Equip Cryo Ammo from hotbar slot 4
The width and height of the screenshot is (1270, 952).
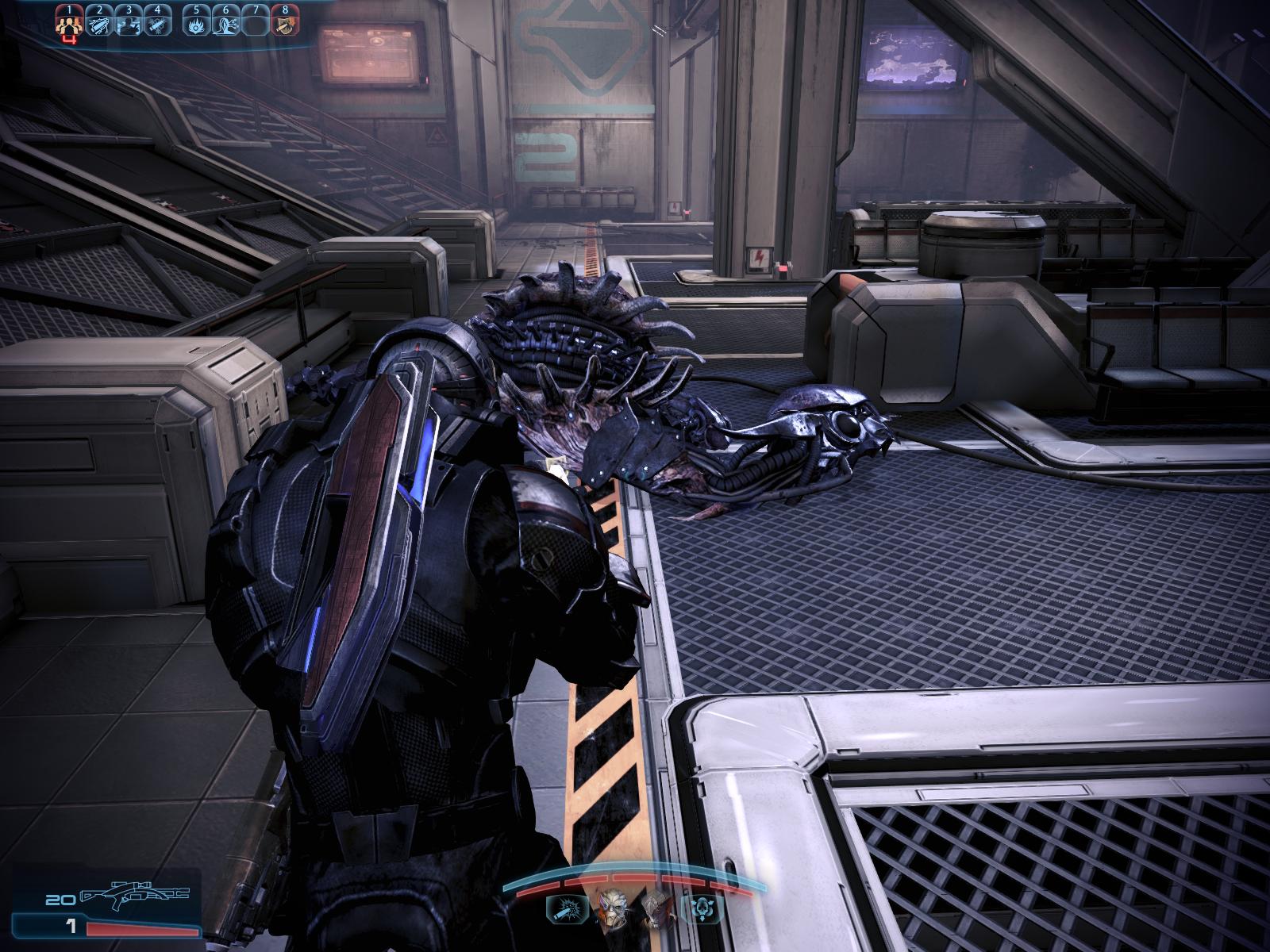coord(157,25)
